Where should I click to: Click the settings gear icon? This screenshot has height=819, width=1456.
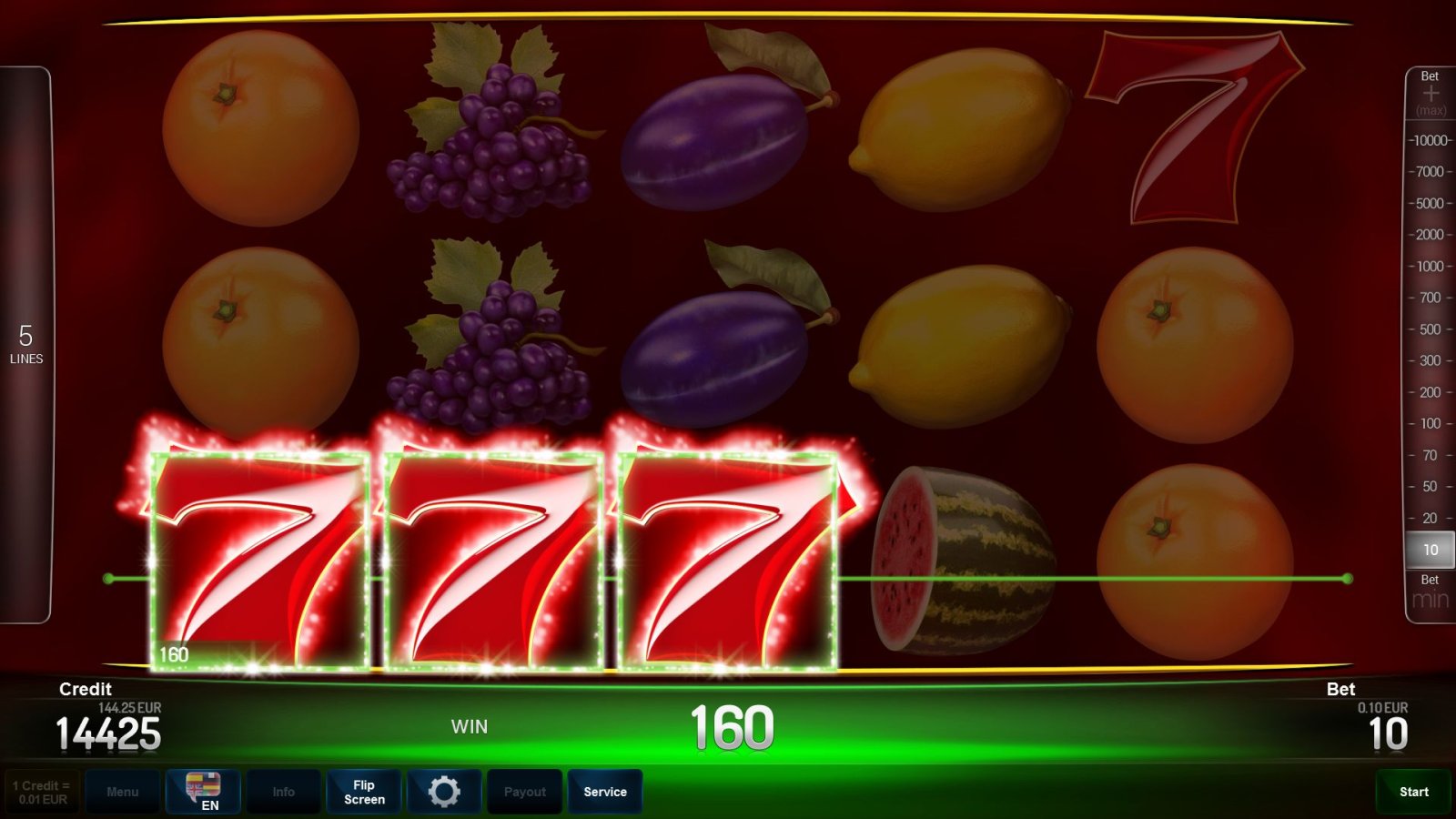click(x=444, y=791)
